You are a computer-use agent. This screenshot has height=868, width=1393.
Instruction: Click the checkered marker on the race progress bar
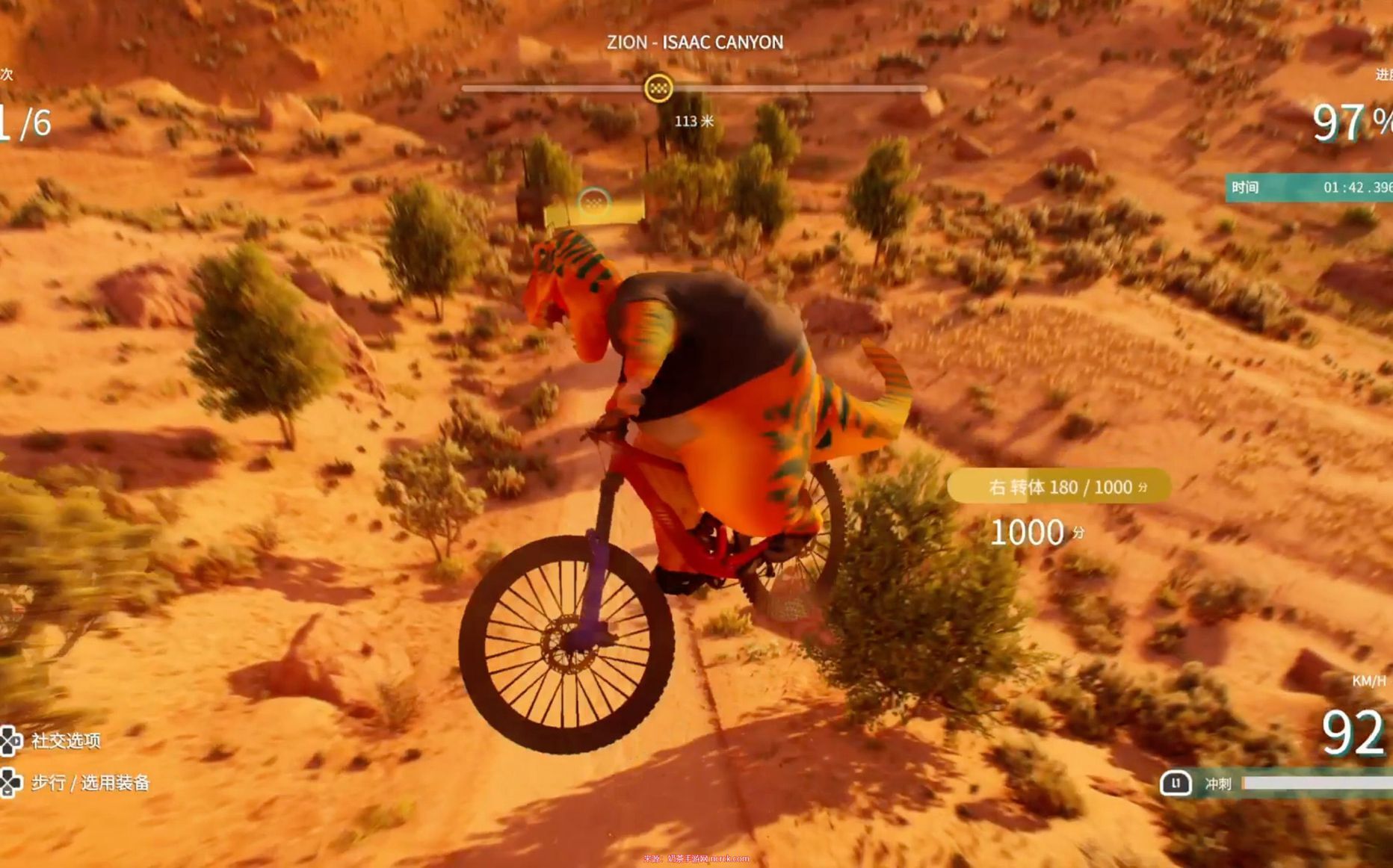658,88
